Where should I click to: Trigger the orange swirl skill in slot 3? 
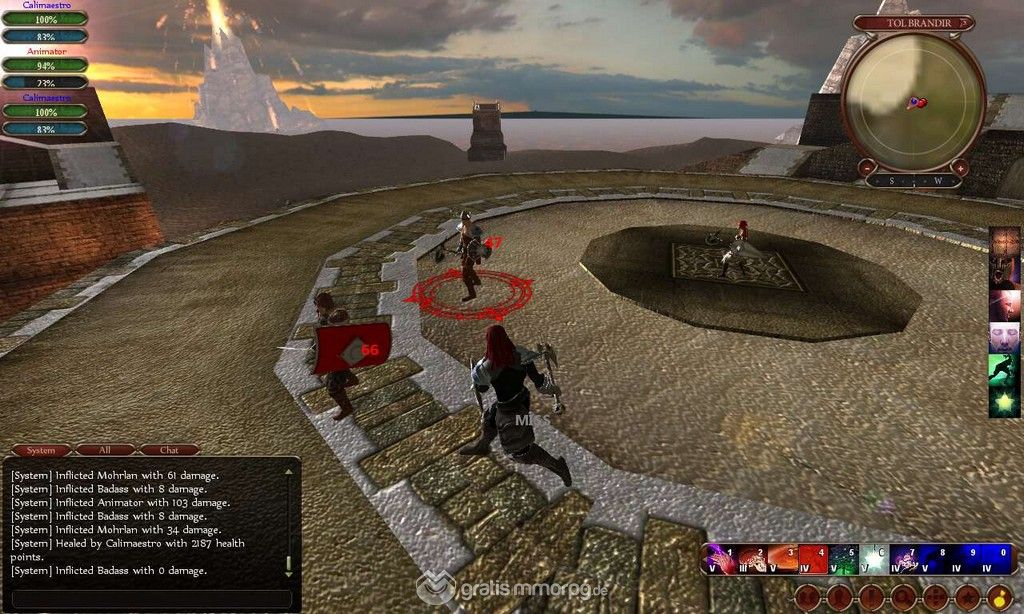(782, 560)
